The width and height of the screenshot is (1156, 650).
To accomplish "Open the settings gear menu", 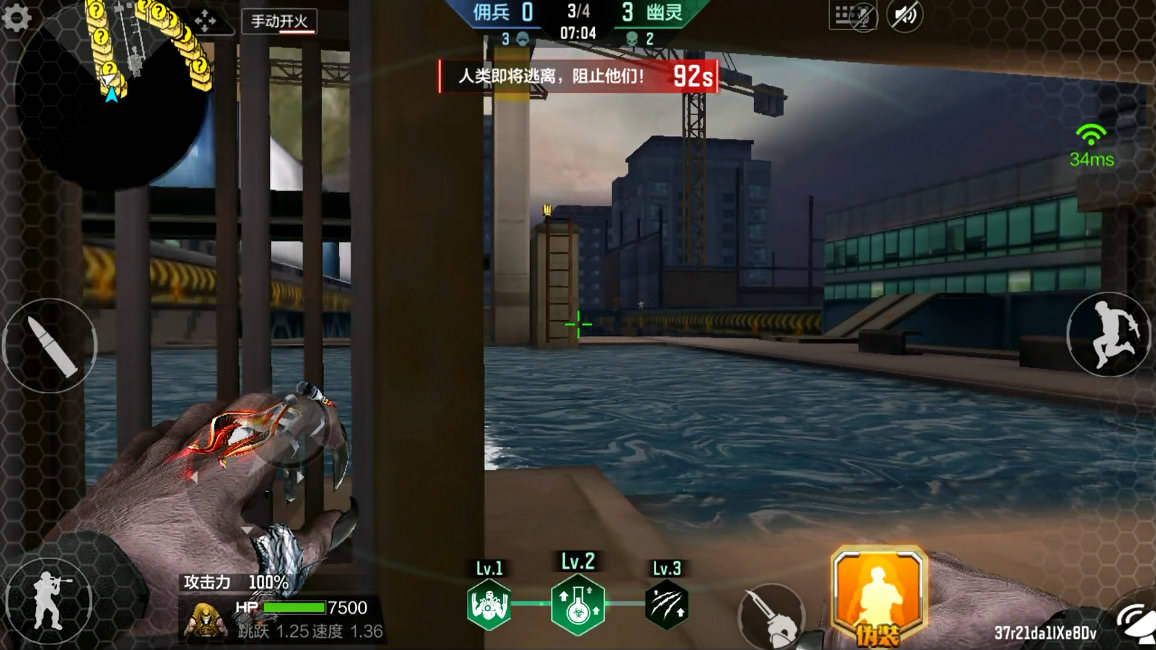I will pyautogui.click(x=17, y=20).
